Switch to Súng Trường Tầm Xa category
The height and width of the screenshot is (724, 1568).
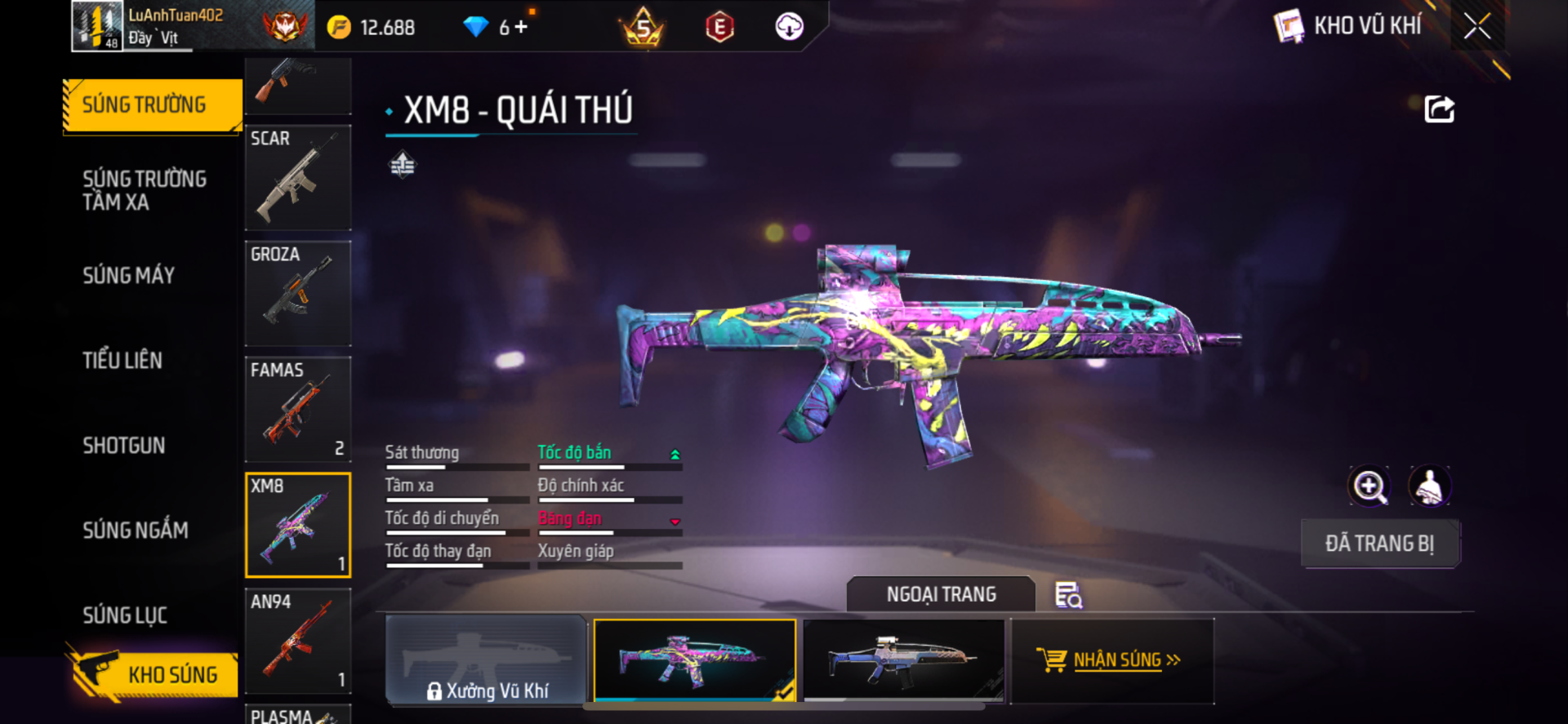[x=145, y=190]
